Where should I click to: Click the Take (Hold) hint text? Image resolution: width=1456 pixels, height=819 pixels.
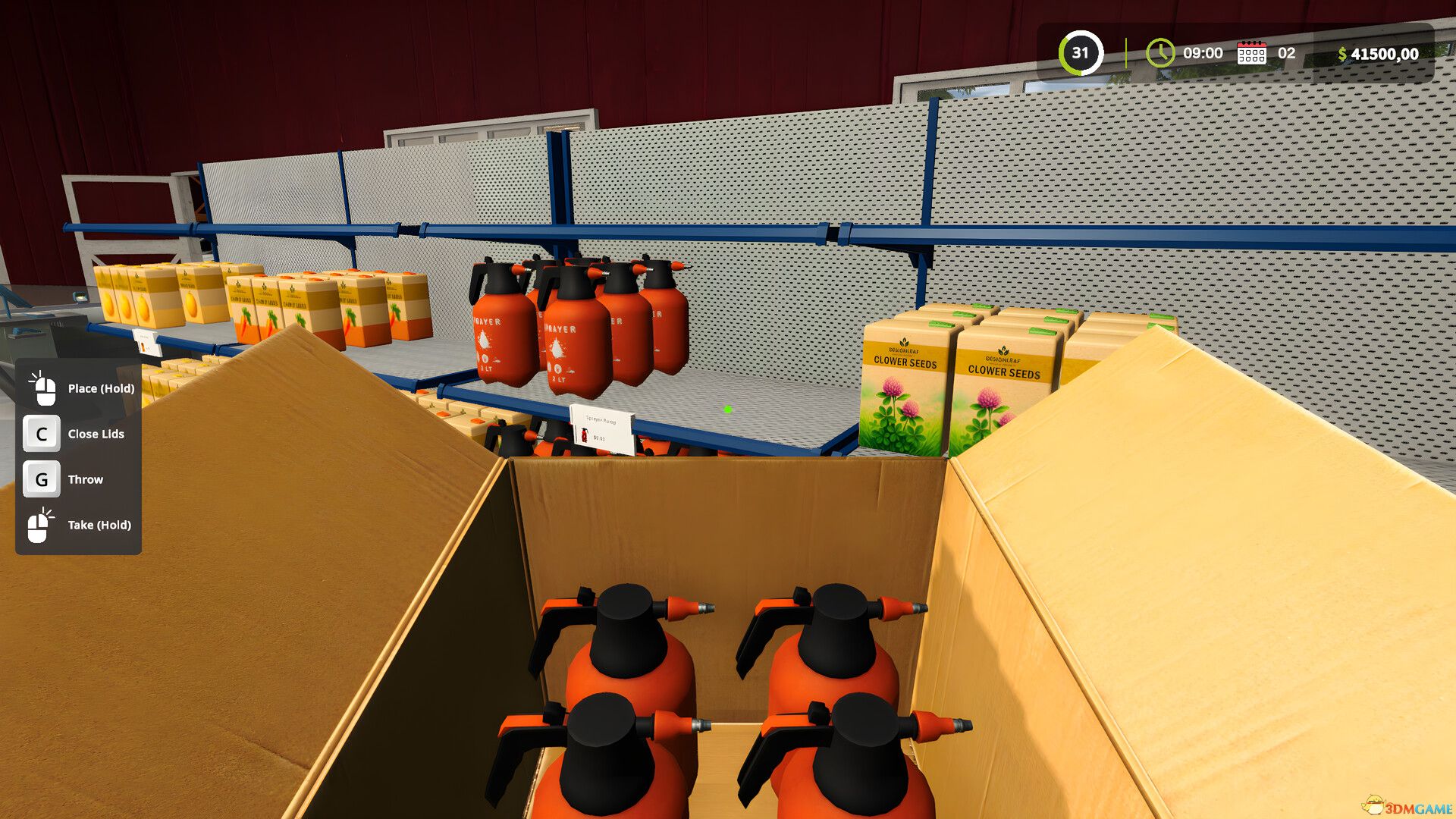pyautogui.click(x=99, y=524)
